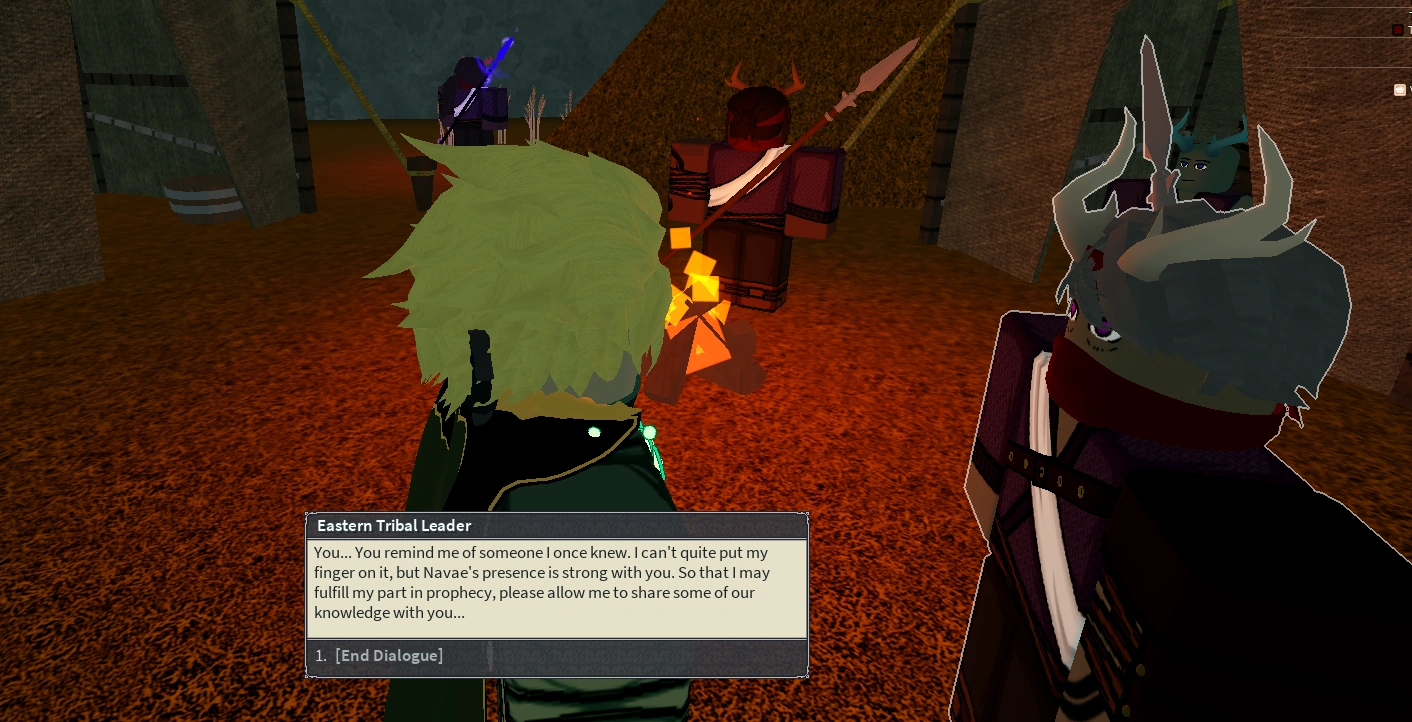The width and height of the screenshot is (1412, 722).
Task: Click the faint divider marker inside the option row
Action: [489, 655]
